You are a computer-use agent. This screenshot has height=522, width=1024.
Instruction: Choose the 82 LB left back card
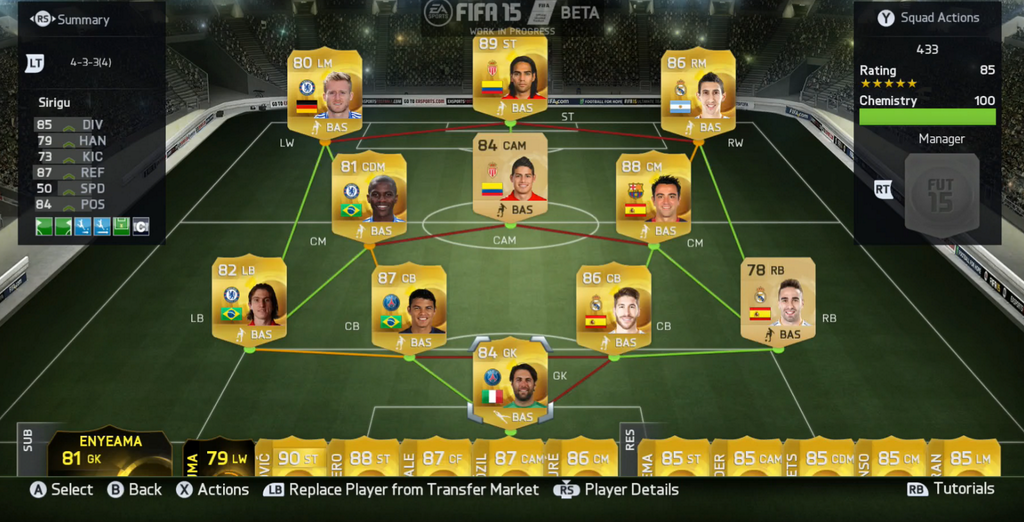tap(249, 299)
